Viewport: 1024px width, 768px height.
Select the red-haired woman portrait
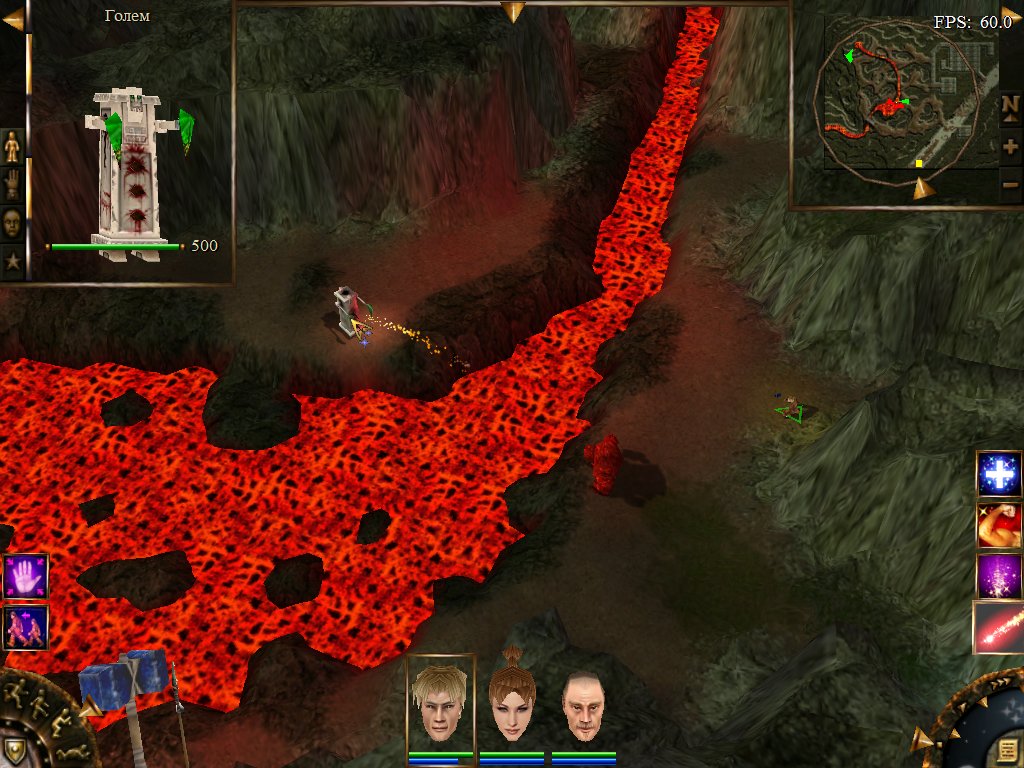[512, 702]
